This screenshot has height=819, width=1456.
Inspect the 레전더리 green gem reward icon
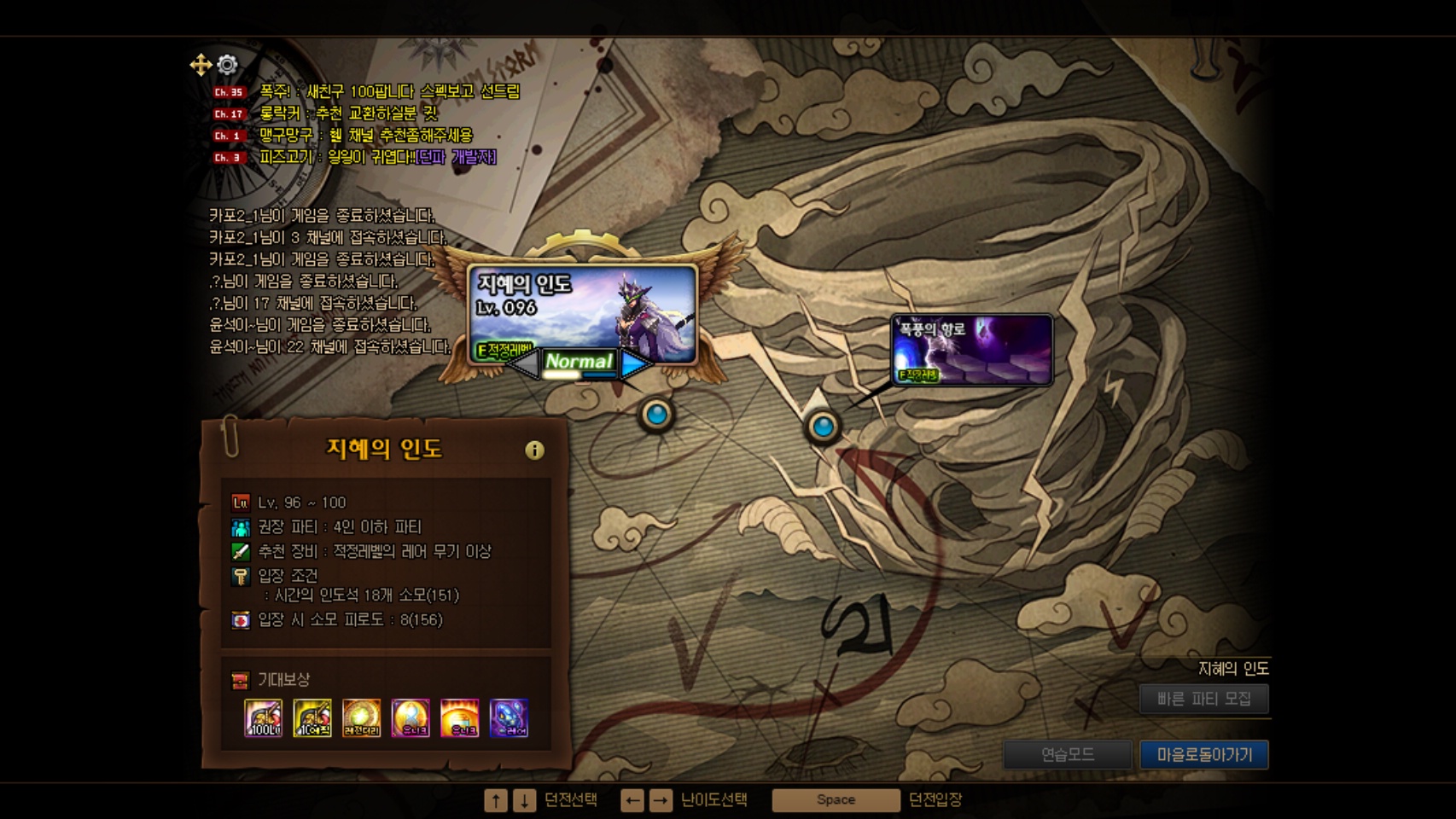pyautogui.click(x=361, y=718)
